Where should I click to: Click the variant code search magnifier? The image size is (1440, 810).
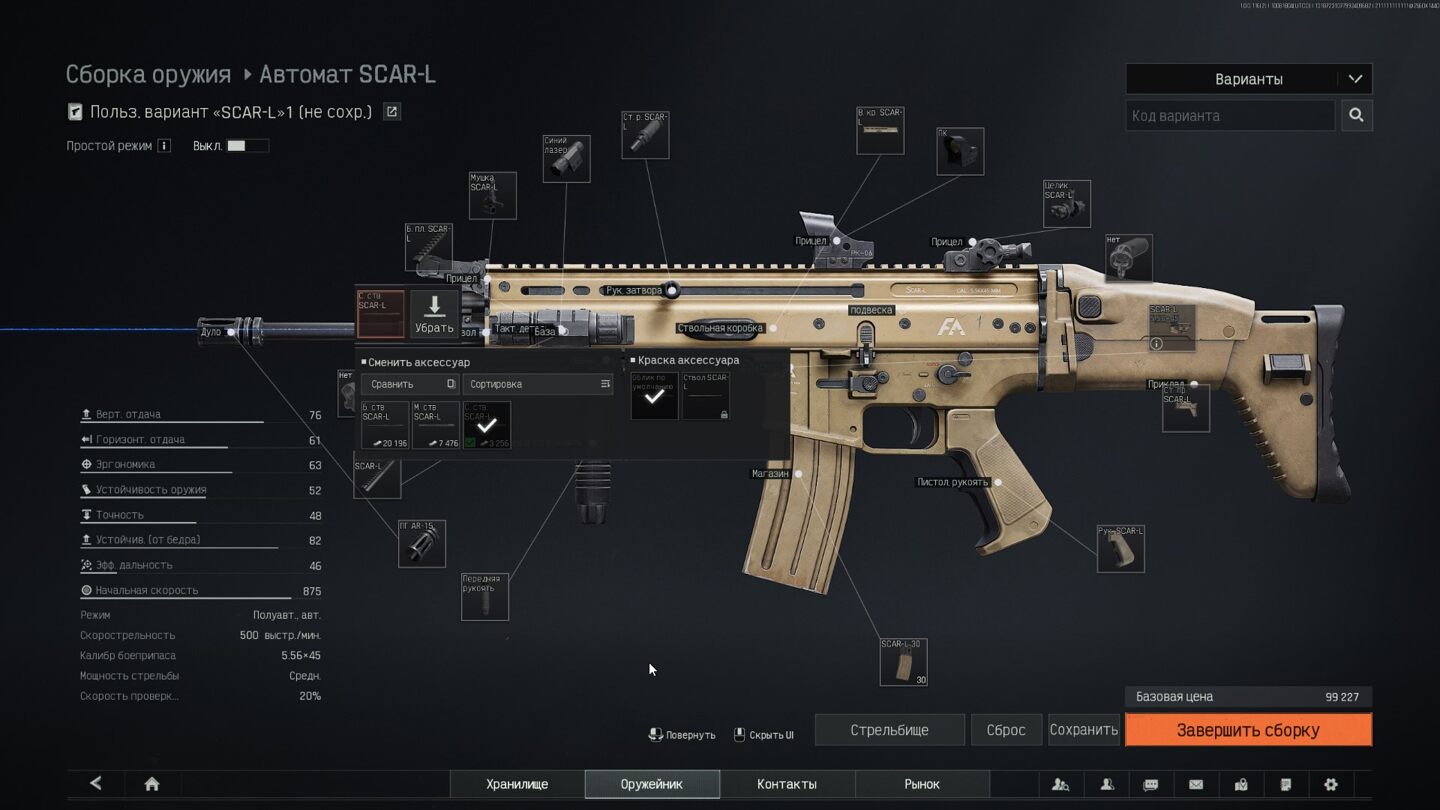point(1356,115)
